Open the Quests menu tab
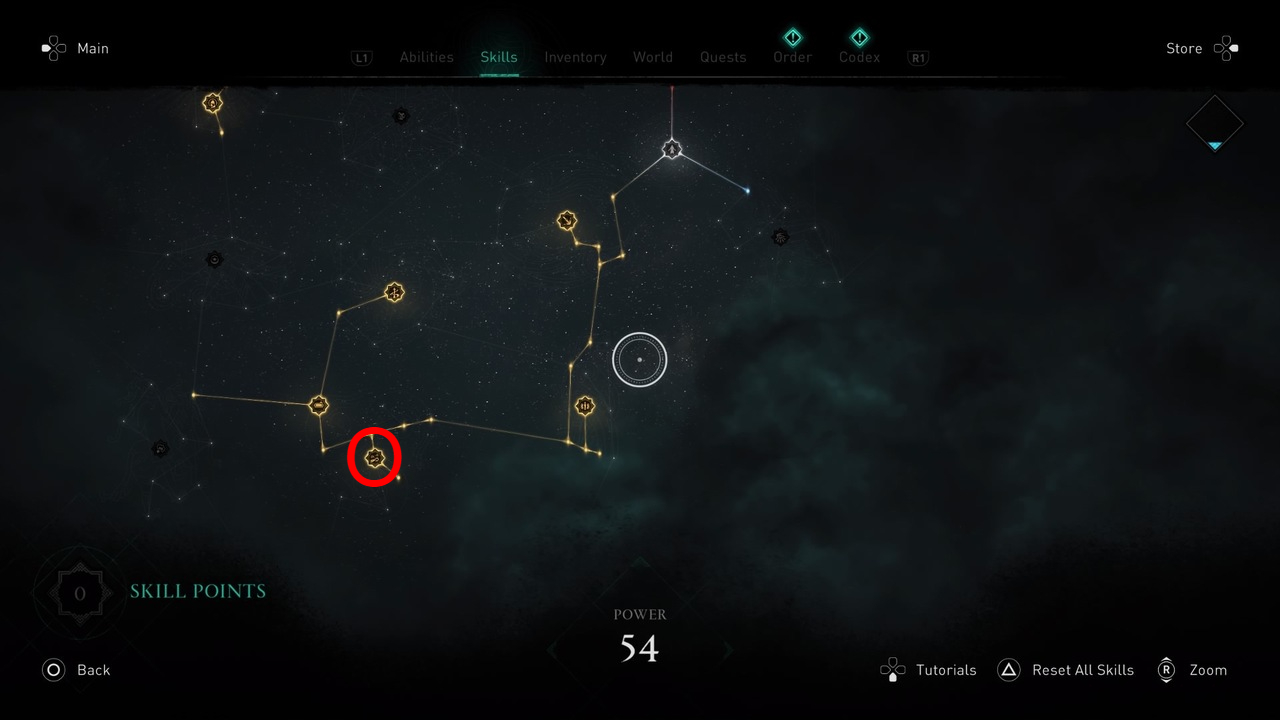Image resolution: width=1280 pixels, height=720 pixels. (723, 57)
